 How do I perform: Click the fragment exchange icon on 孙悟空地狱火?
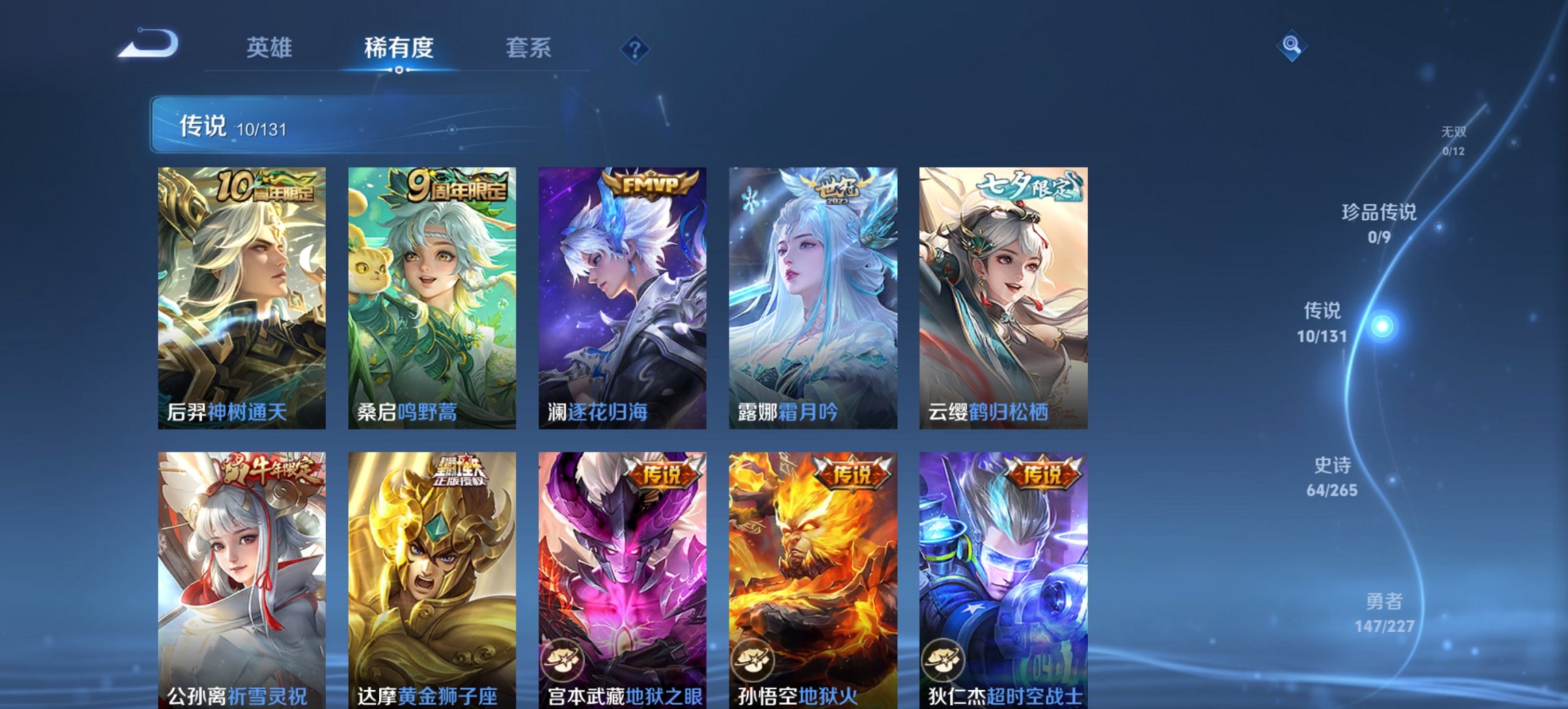tap(754, 660)
